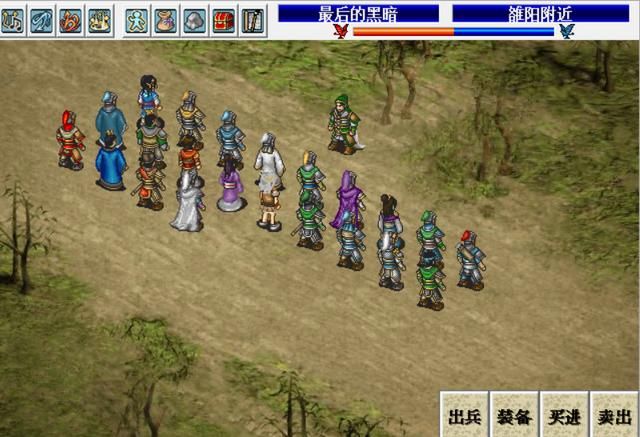The image size is (640, 437).
Task: Activate the first harp-shaped toolbar icon
Action: click(x=13, y=19)
